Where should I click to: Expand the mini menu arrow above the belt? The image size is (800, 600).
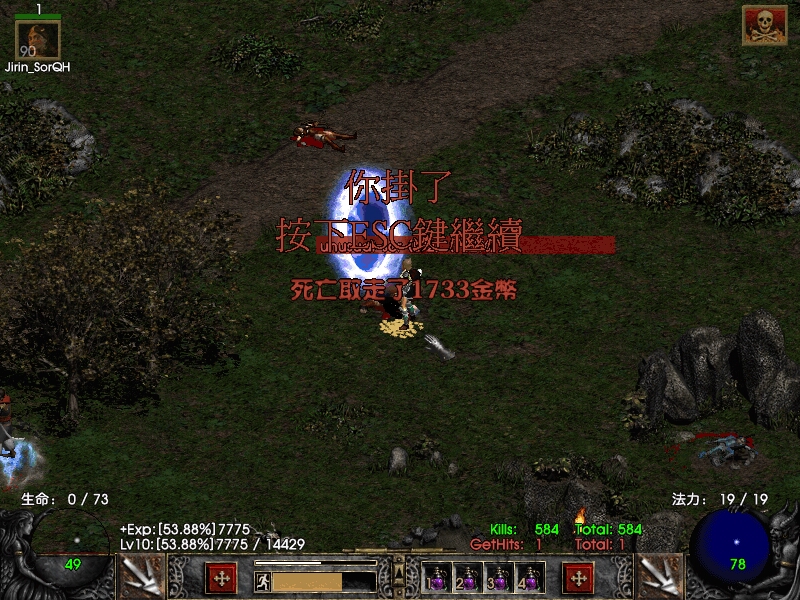(400, 570)
